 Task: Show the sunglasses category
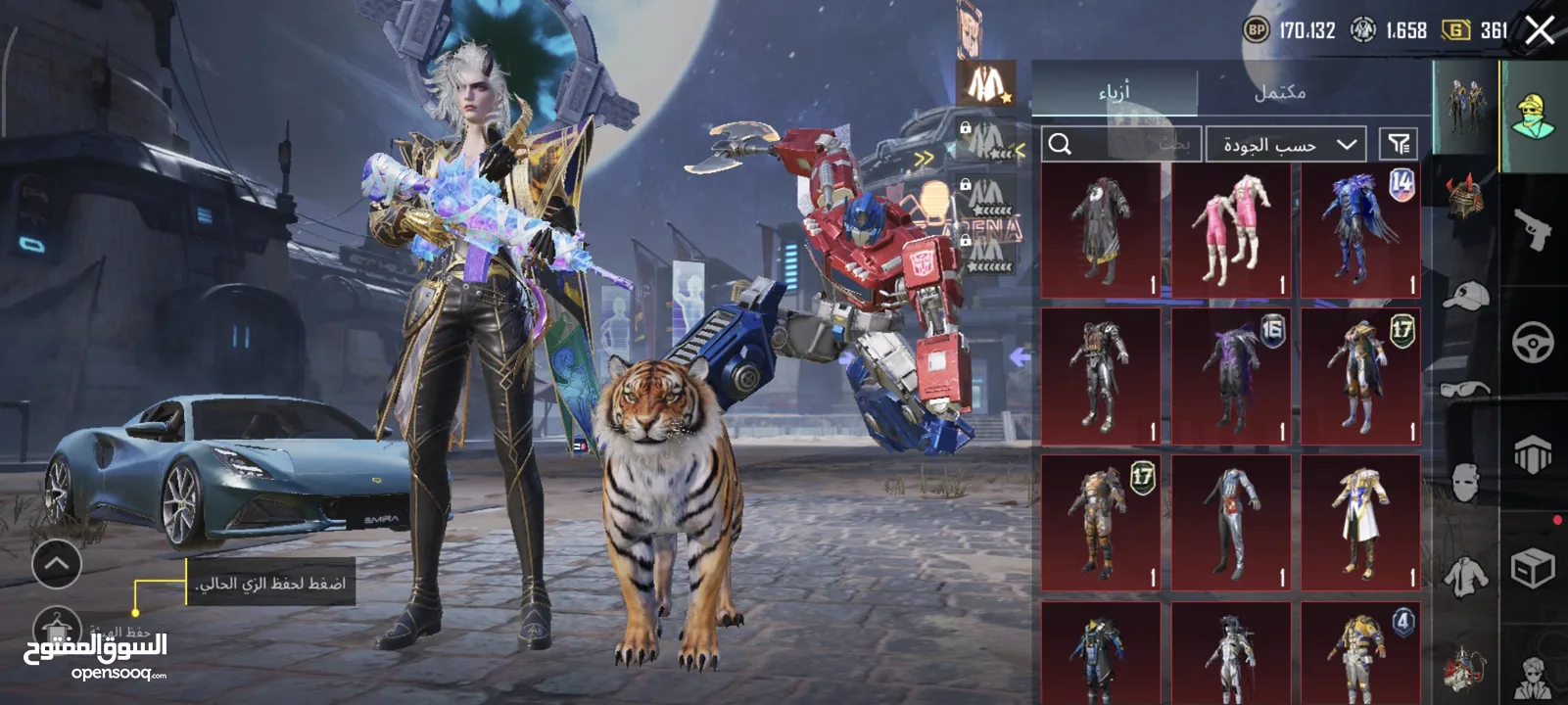point(1466,390)
